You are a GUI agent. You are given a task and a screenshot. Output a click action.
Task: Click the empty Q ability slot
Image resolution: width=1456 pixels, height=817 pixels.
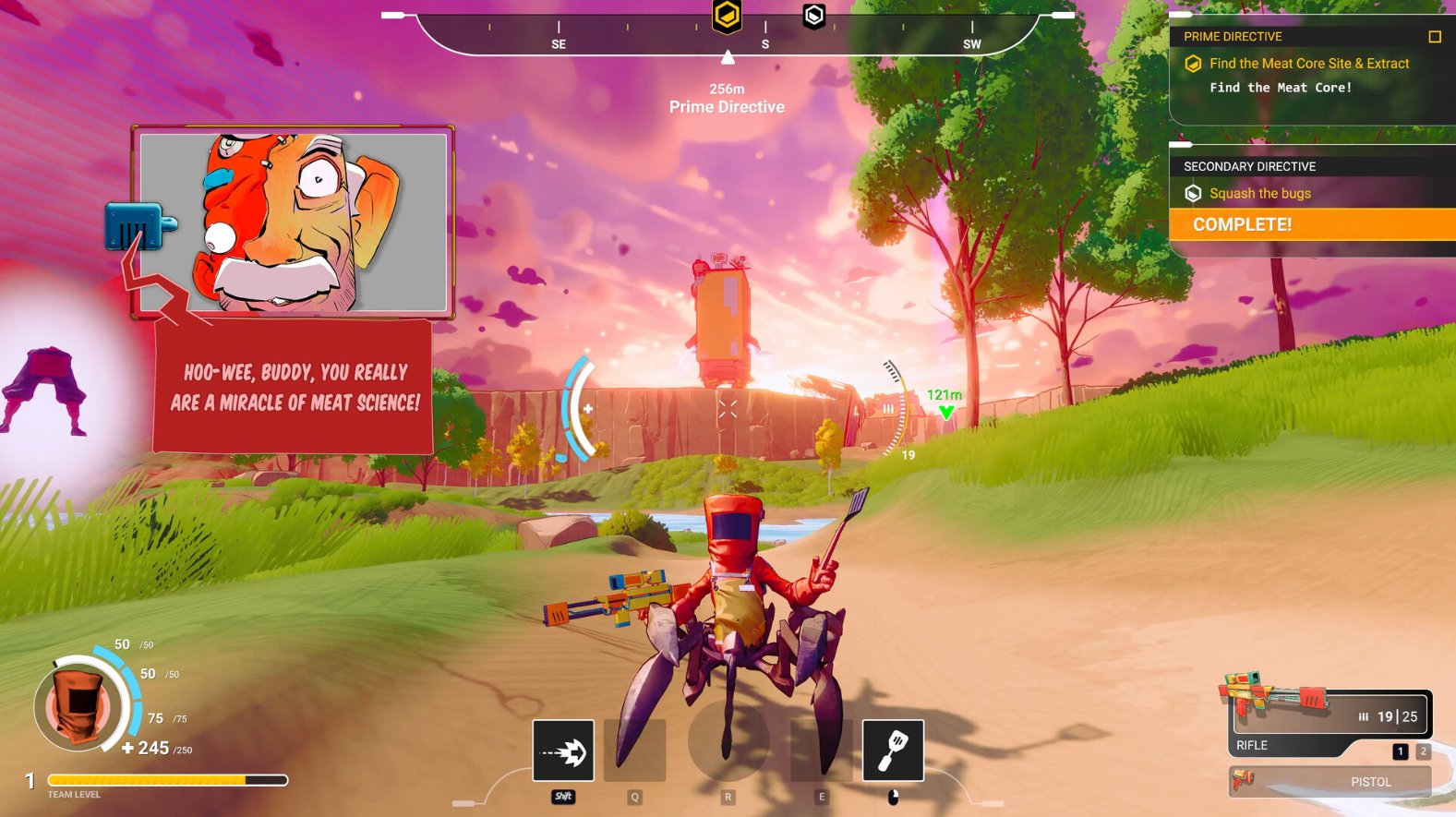635,750
